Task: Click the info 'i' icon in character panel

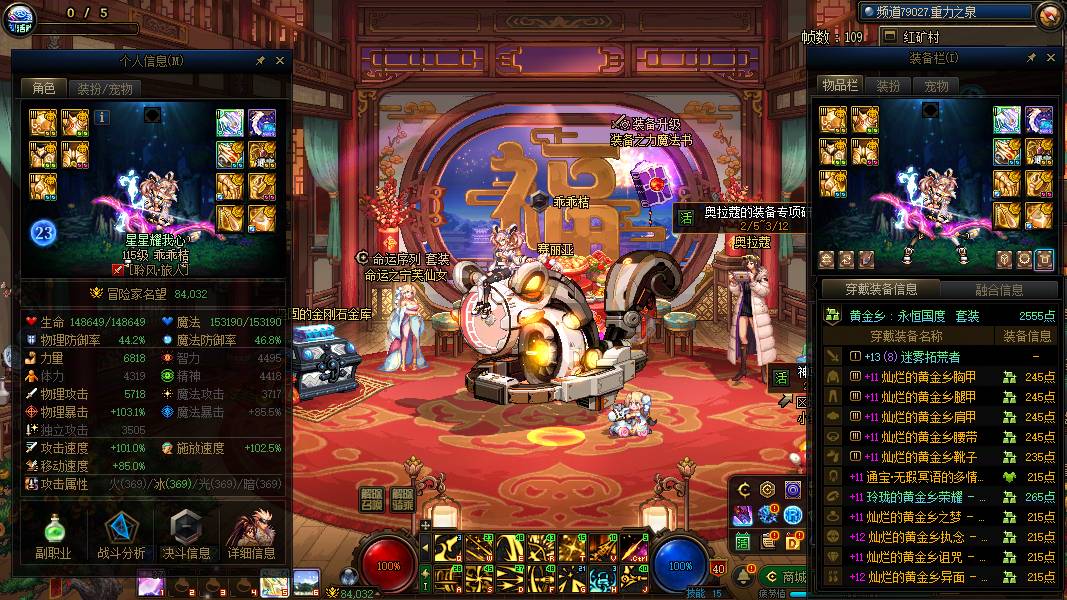Action: (x=102, y=117)
